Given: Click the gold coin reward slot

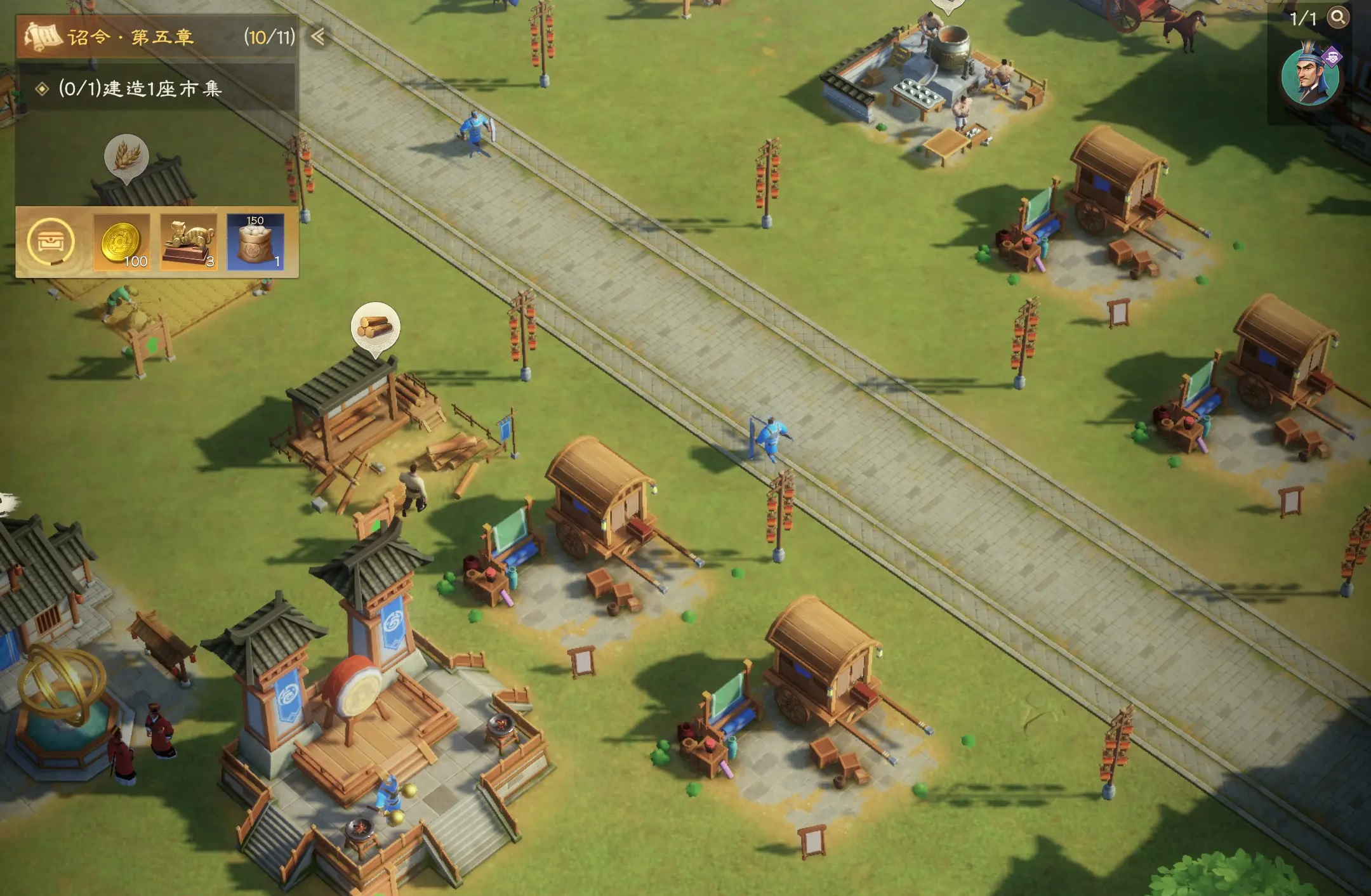Looking at the screenshot, I should 122,242.
